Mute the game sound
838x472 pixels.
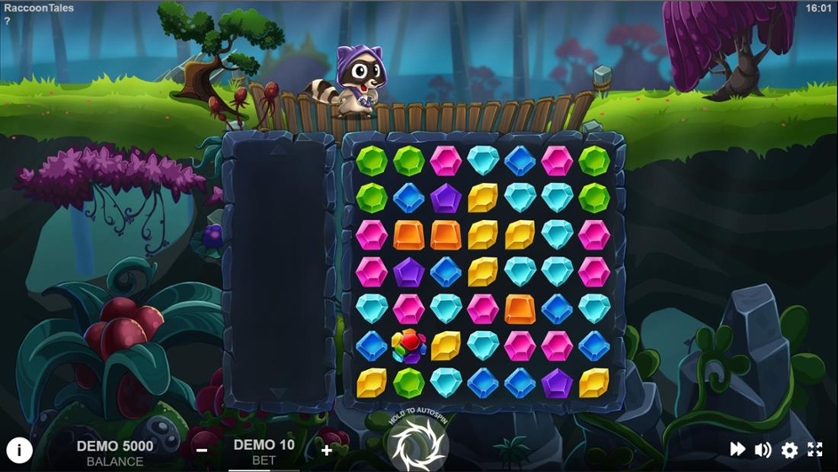tap(763, 450)
